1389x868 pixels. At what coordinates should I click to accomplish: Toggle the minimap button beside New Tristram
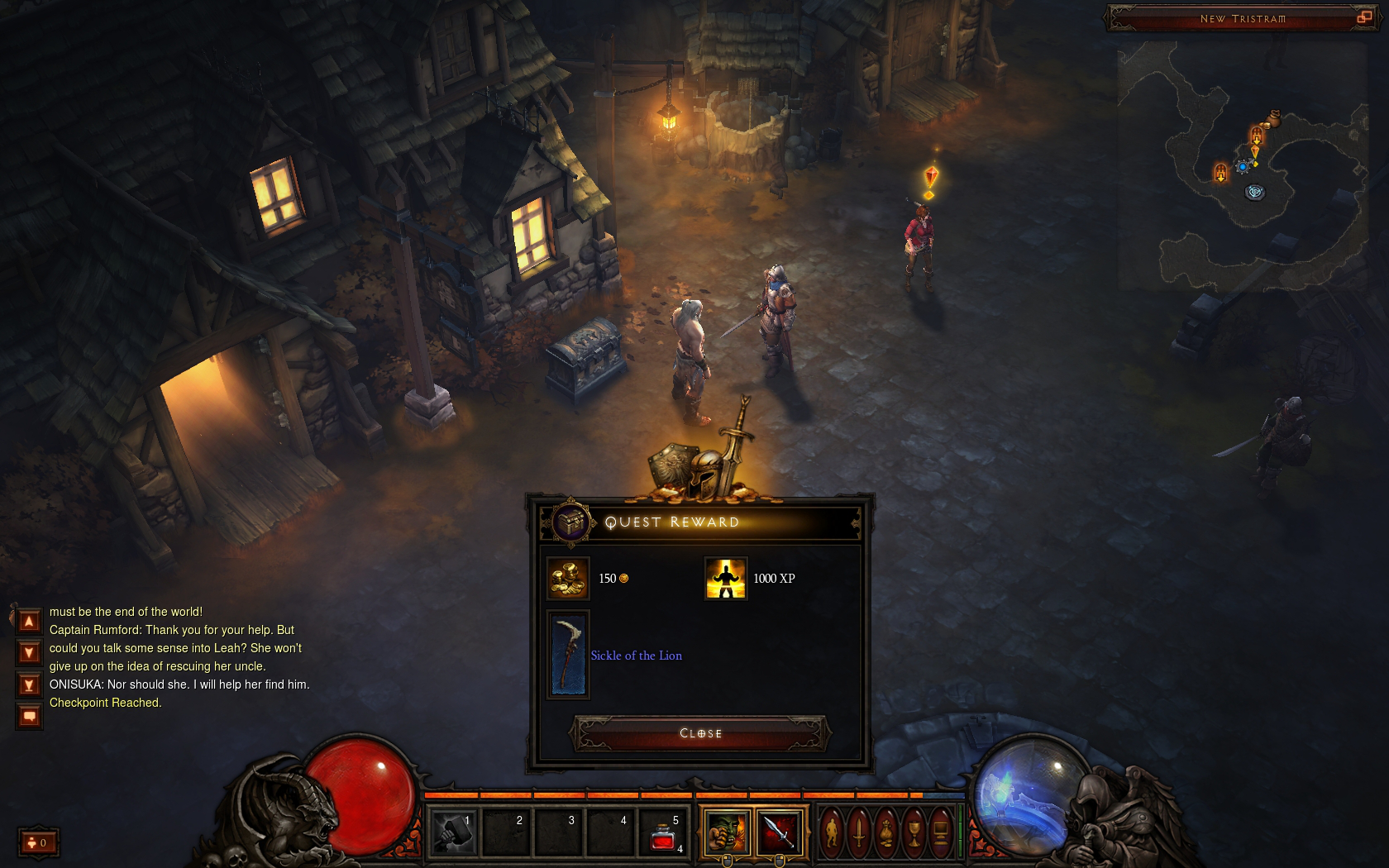coord(1364,17)
